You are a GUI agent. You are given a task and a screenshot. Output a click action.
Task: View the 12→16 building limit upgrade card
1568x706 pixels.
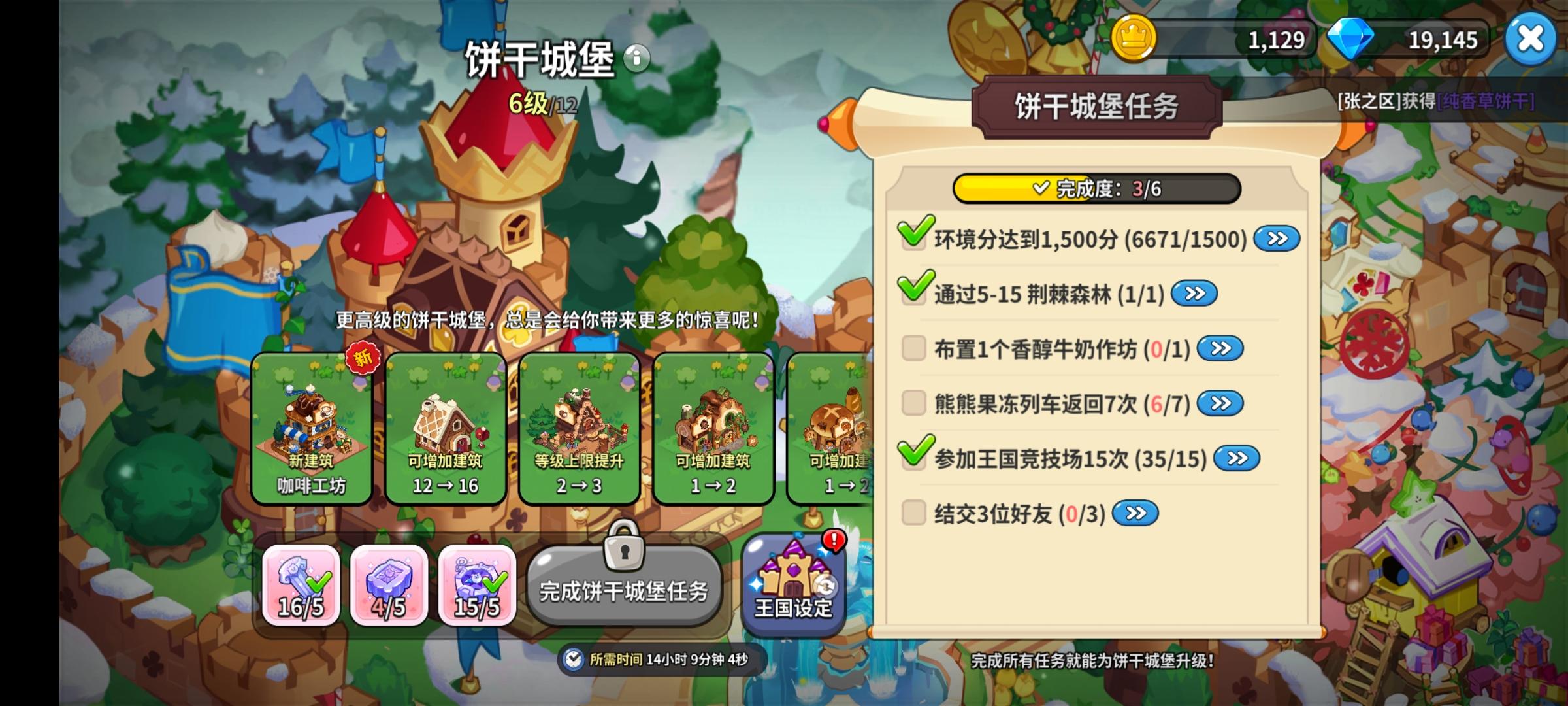pyautogui.click(x=446, y=425)
